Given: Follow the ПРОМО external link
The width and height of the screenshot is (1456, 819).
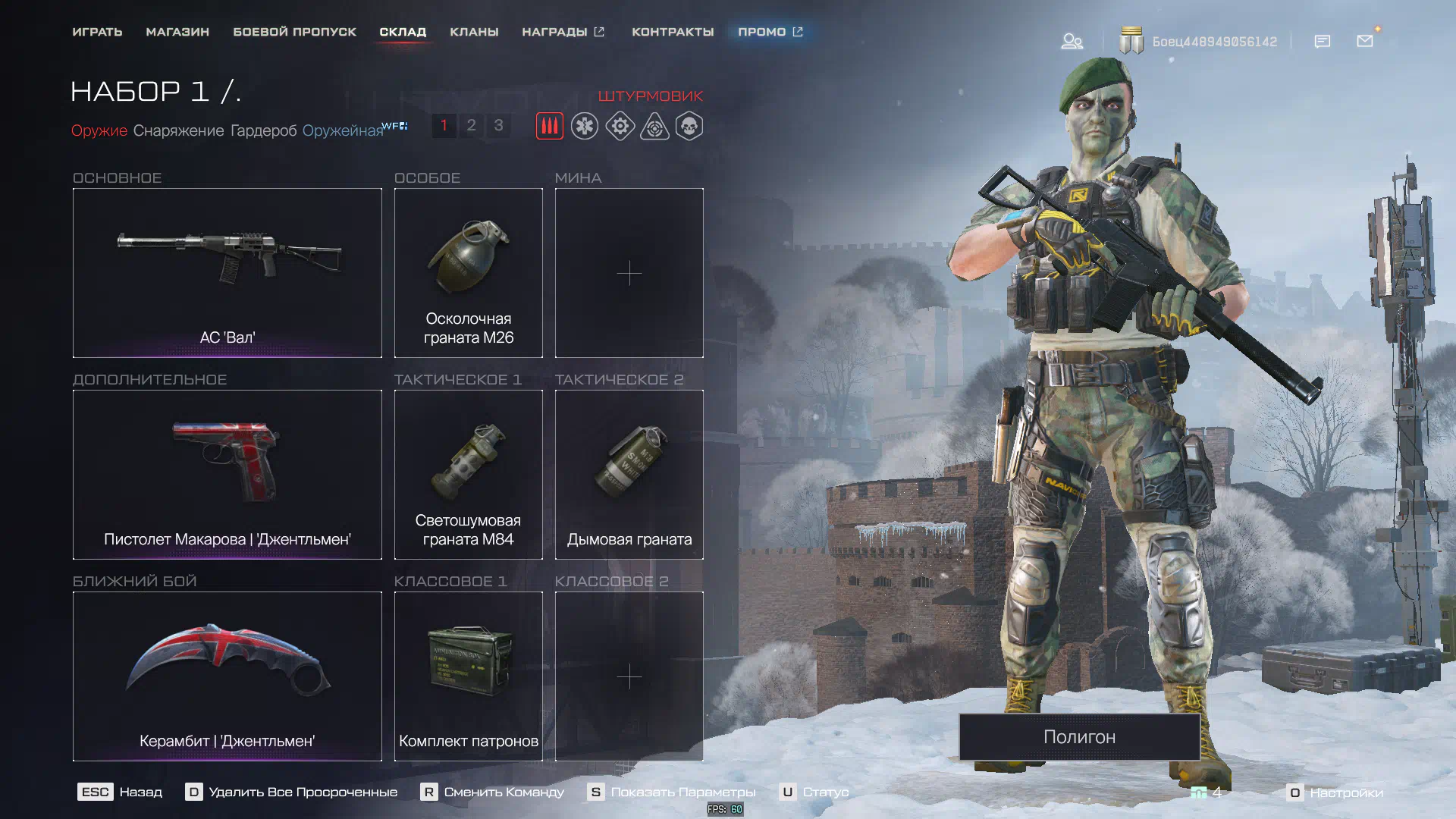Looking at the screenshot, I should pyautogui.click(x=770, y=32).
